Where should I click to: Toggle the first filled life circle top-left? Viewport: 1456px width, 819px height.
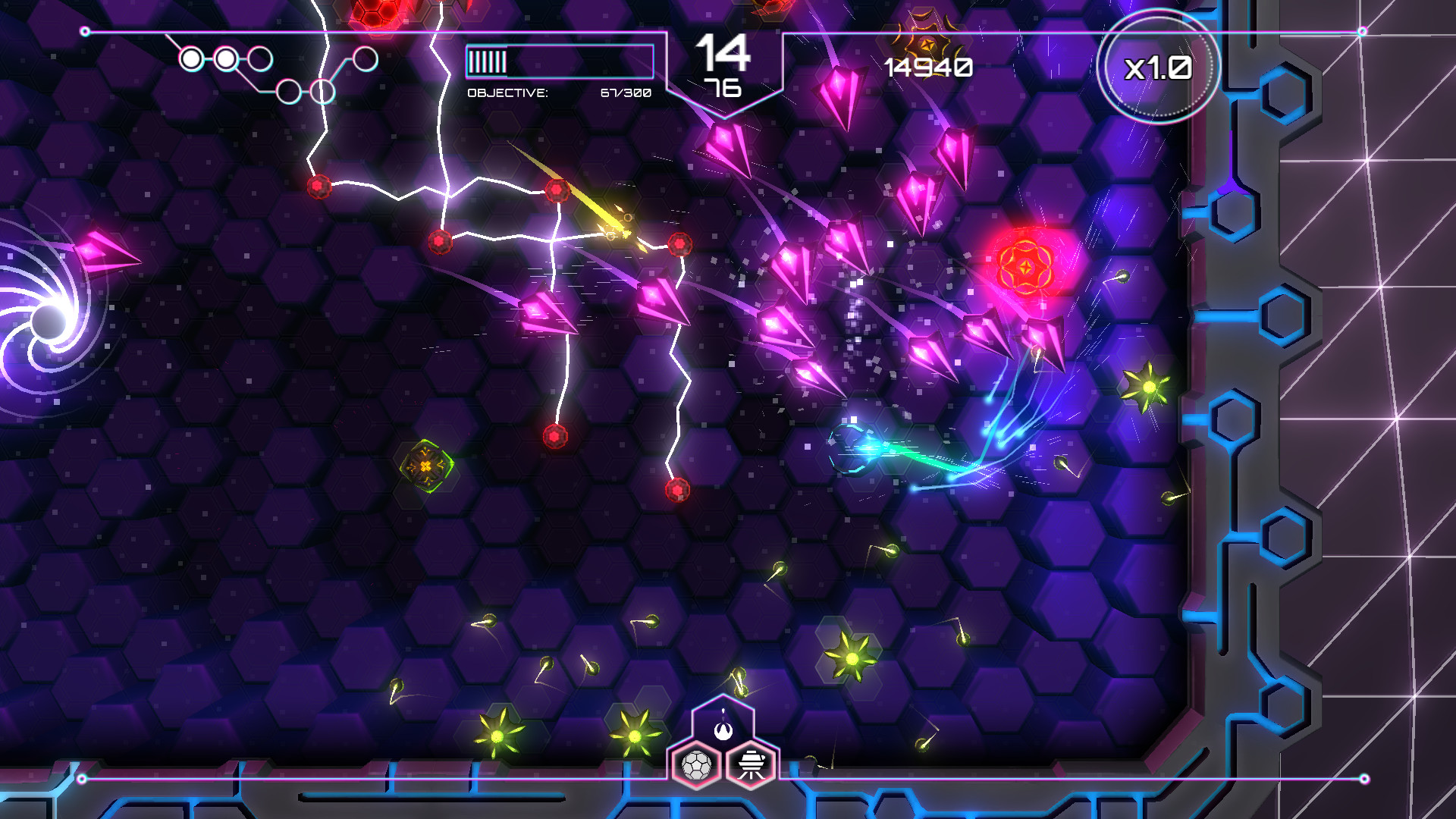pyautogui.click(x=192, y=58)
